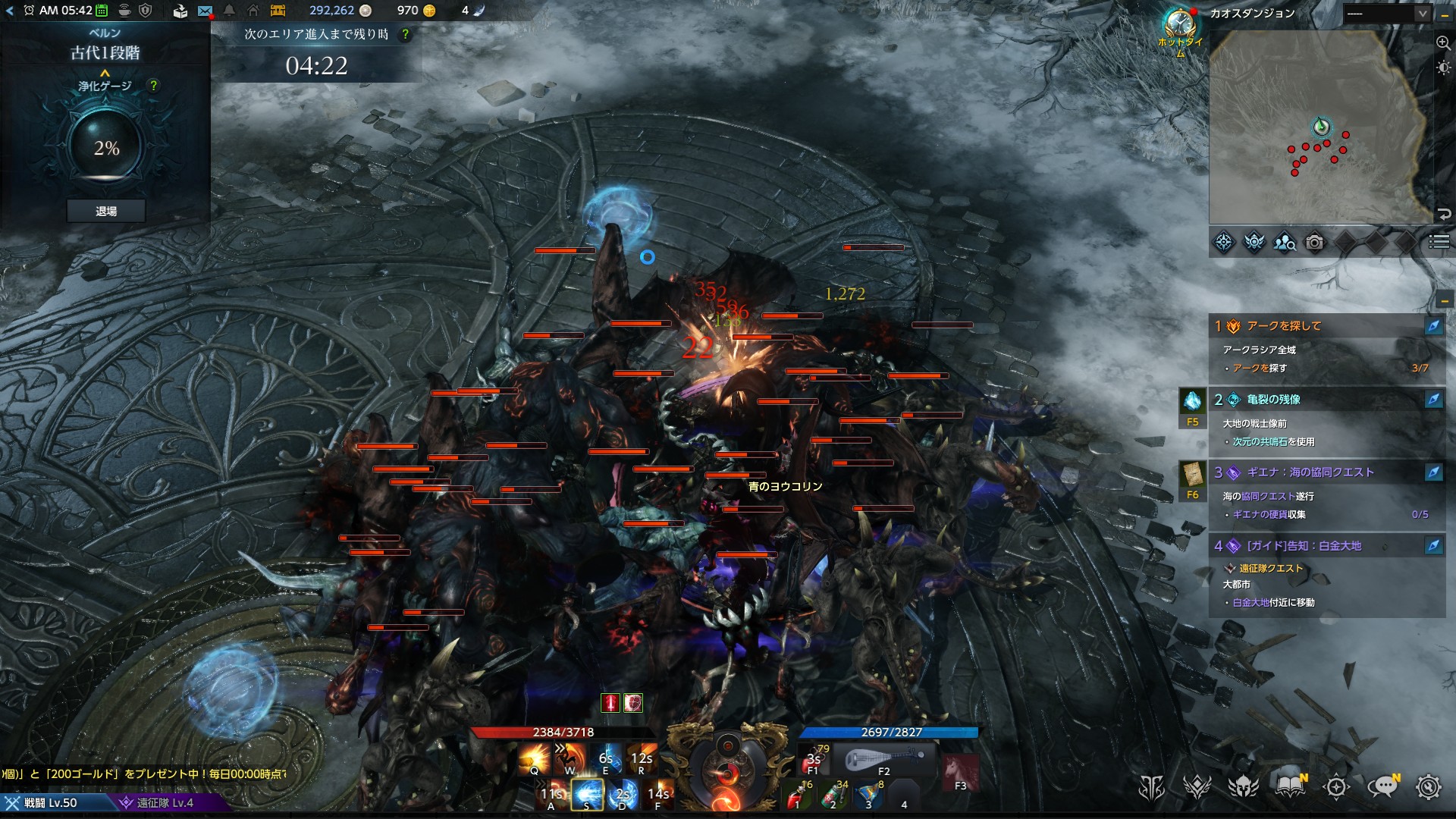Open the gold treasure chest shop icon
The width and height of the screenshot is (1456, 819).
click(278, 11)
